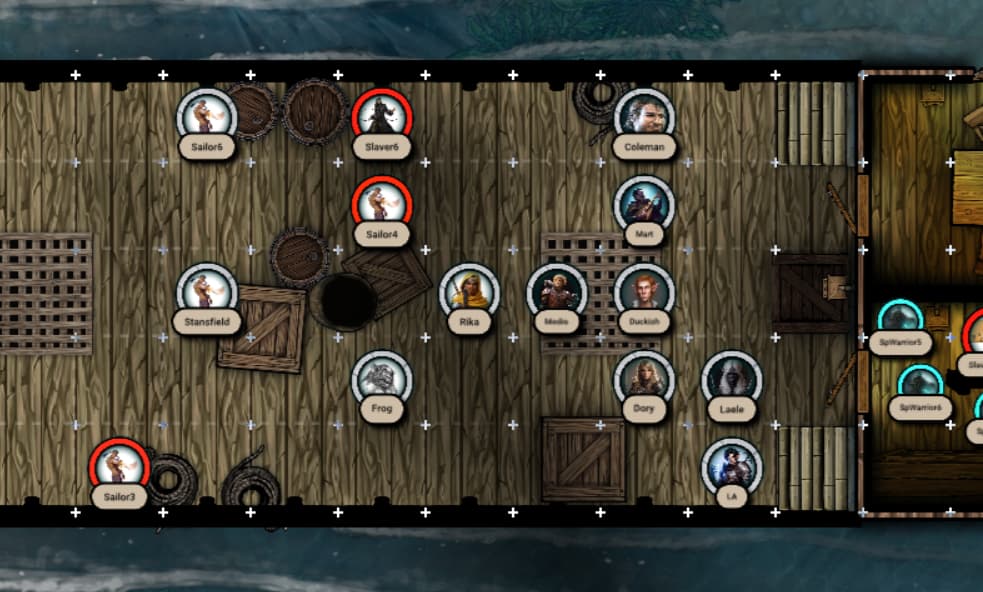
Task: Click the Modio character token
Action: click(x=557, y=292)
